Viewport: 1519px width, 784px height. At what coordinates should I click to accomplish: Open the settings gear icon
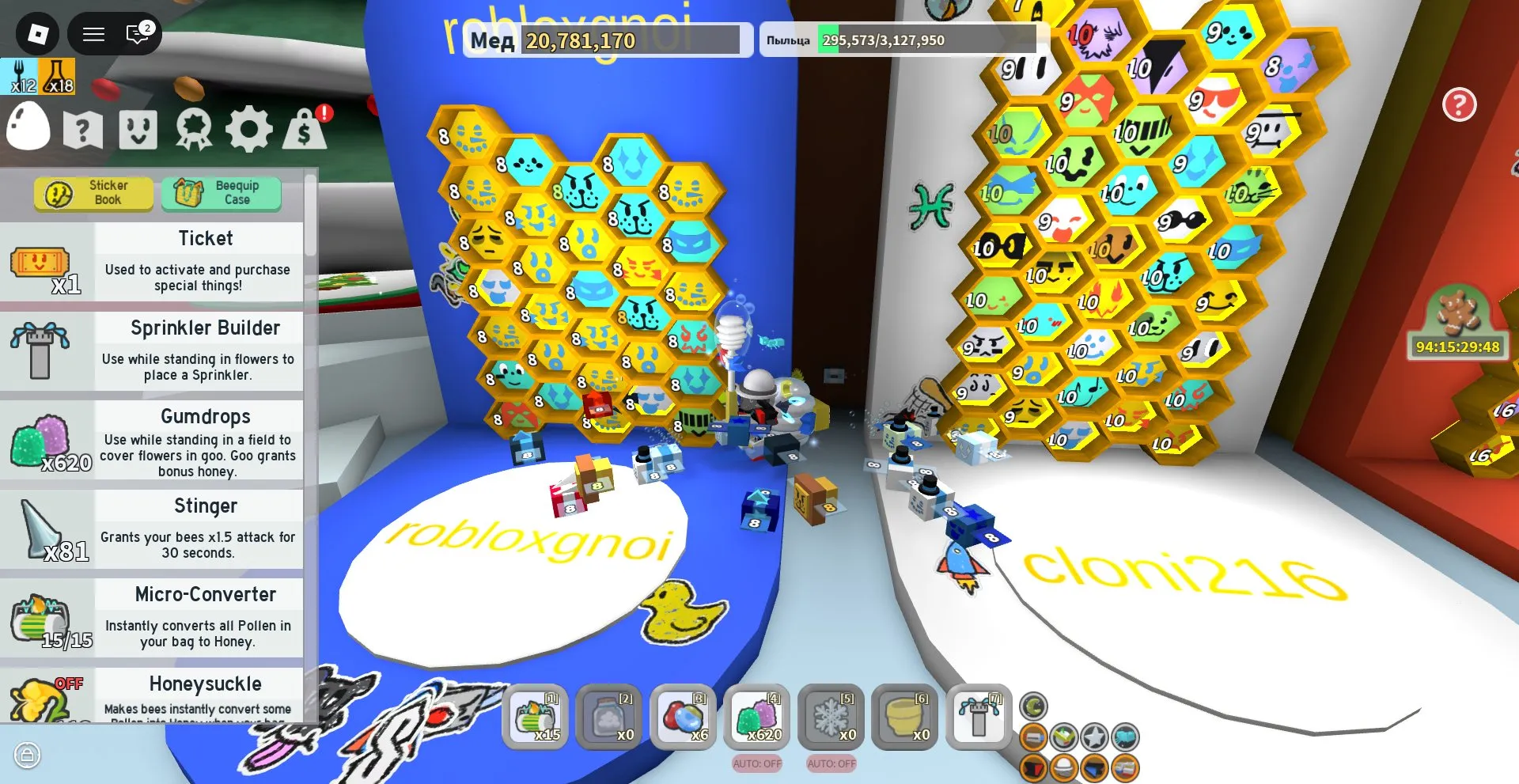[x=249, y=129]
